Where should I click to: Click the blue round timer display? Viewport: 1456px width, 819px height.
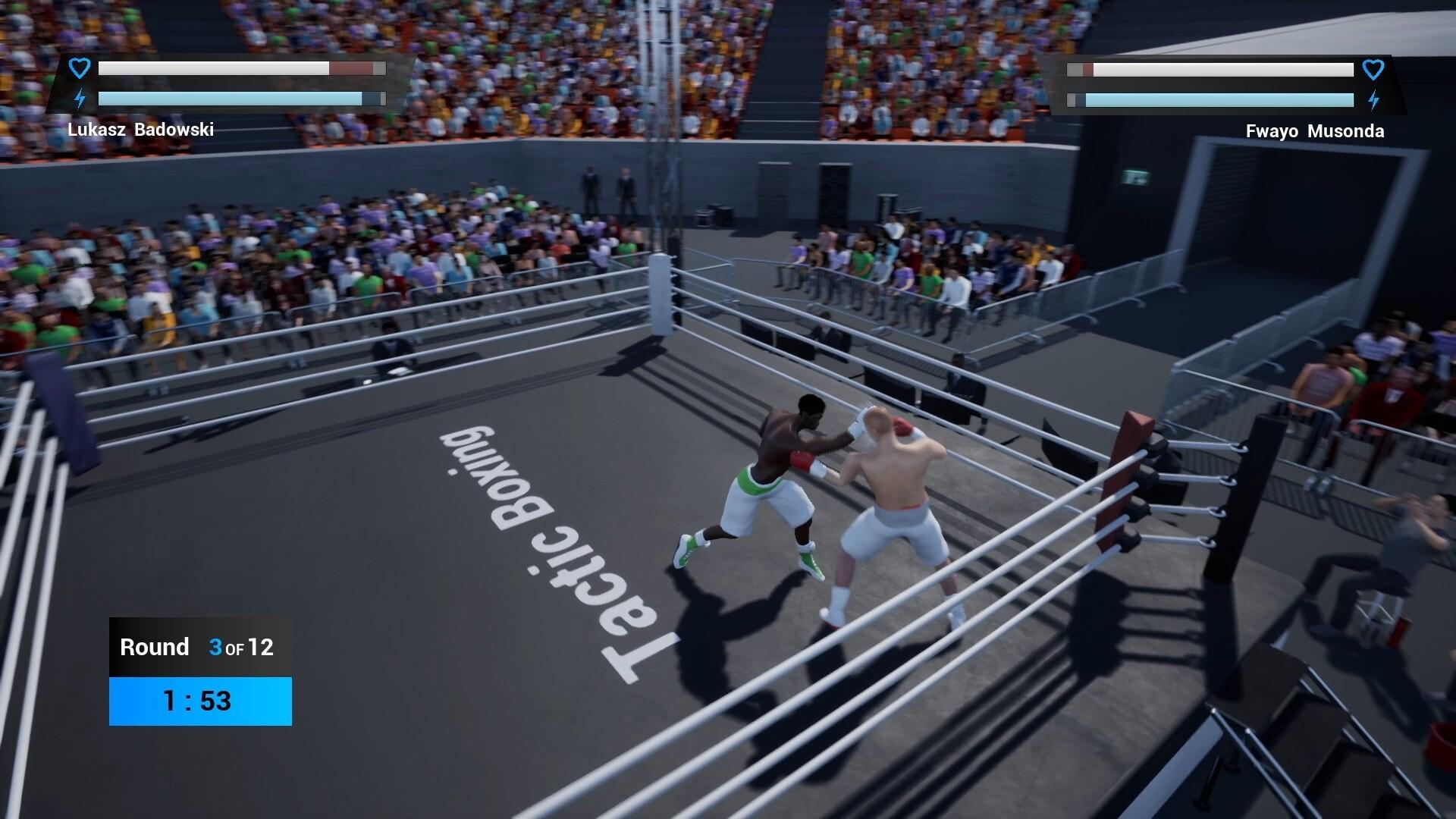click(199, 701)
